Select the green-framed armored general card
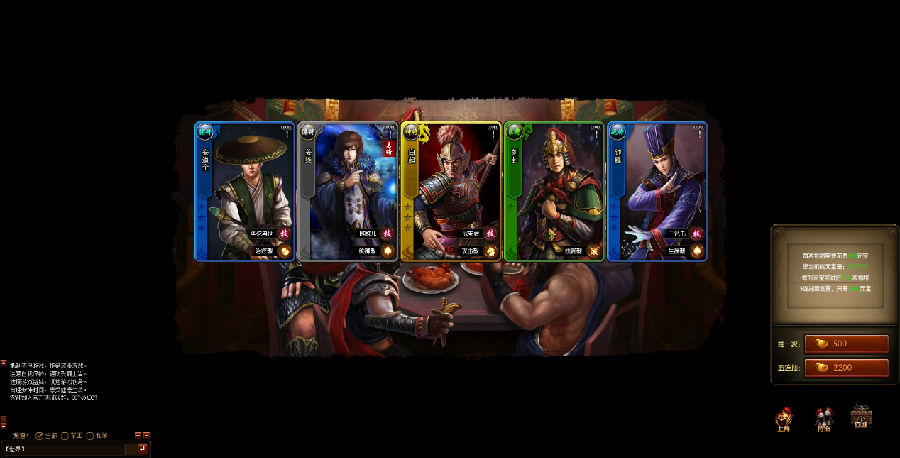The width and height of the screenshot is (900, 458). [554, 191]
